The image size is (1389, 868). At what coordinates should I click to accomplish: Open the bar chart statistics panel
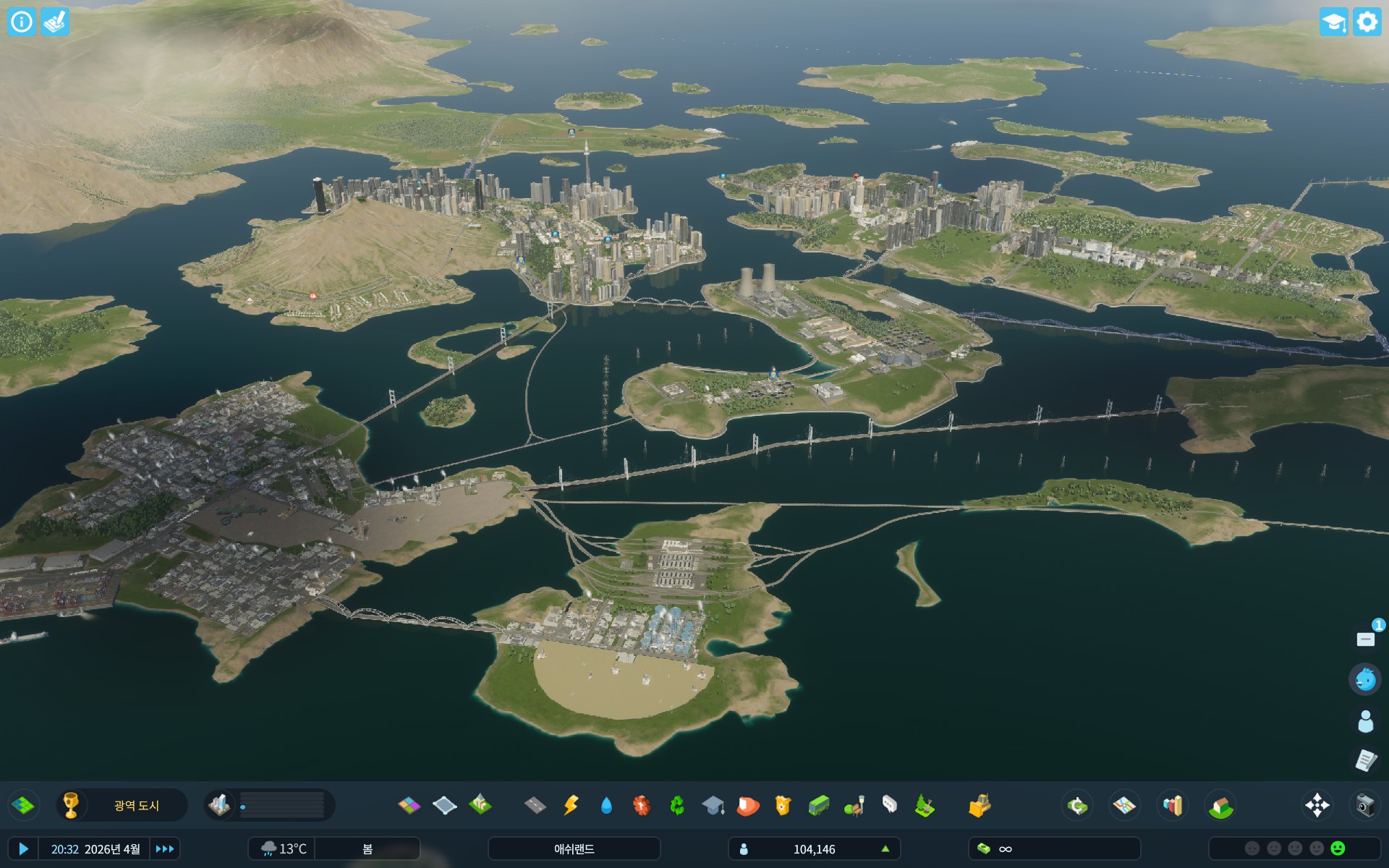point(1172,805)
